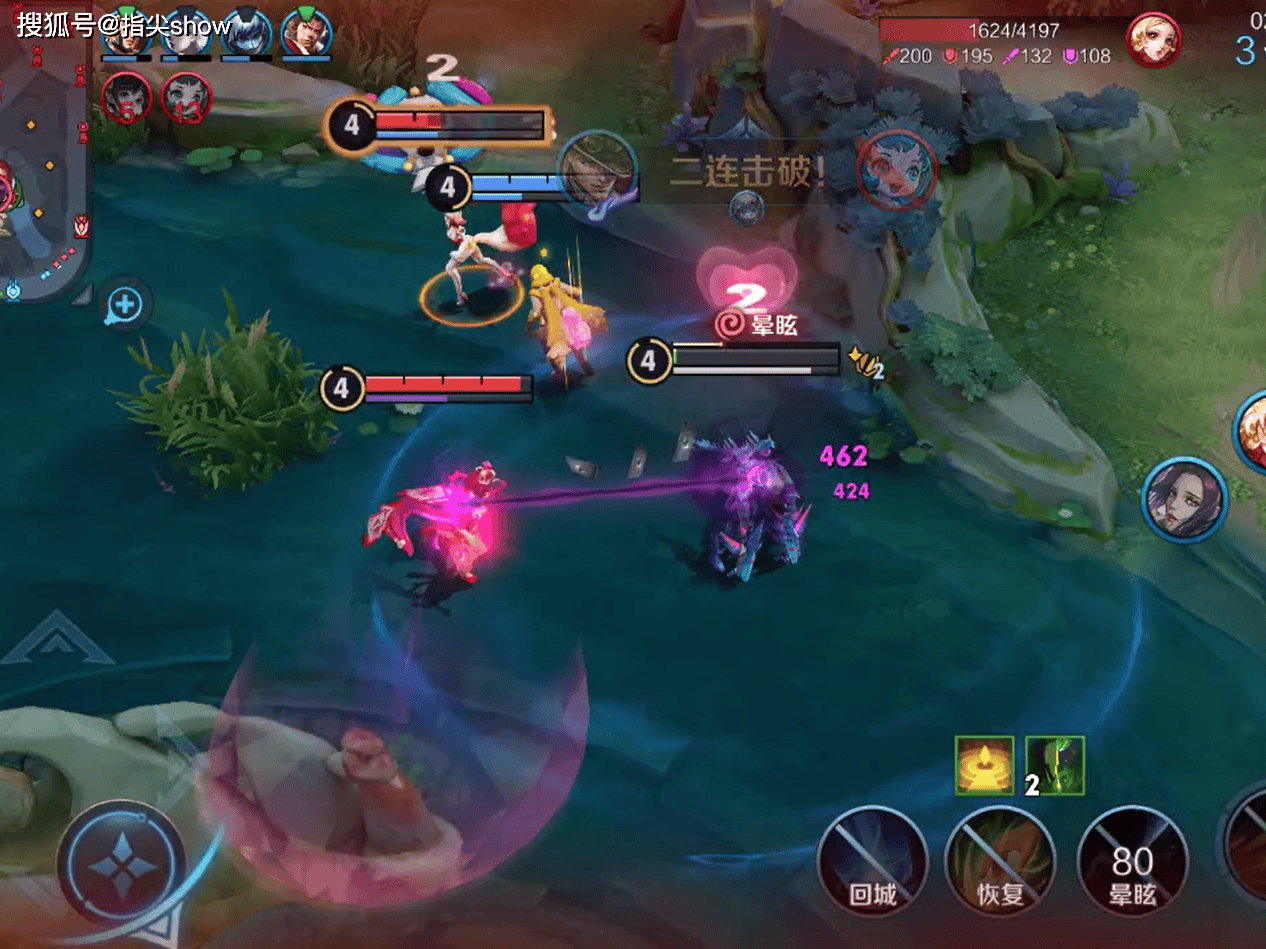Select the red-coated teammate portrait
Screen dimensions: 1266x949
pos(306,32)
